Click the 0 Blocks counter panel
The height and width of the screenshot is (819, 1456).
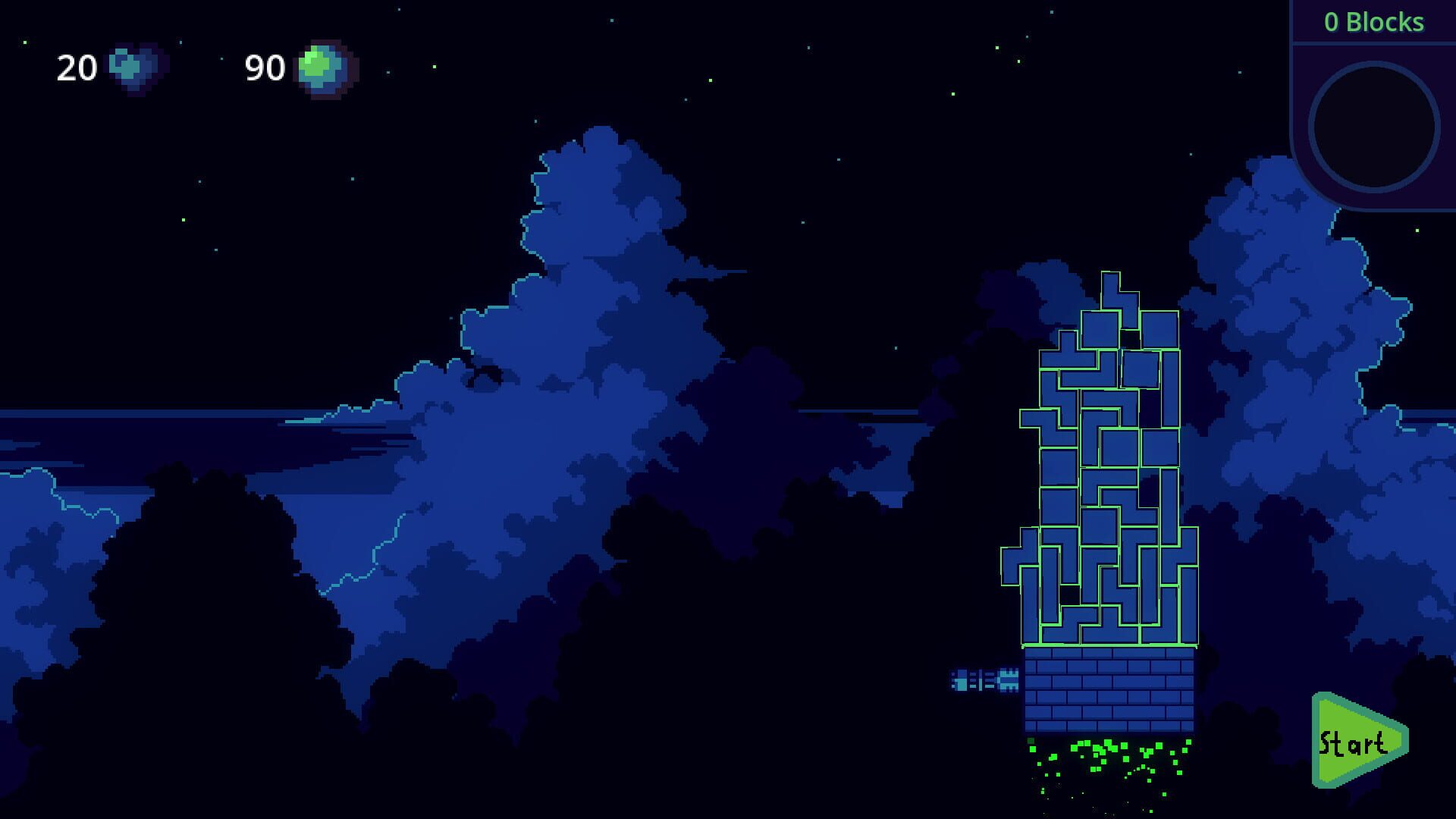(x=1374, y=22)
